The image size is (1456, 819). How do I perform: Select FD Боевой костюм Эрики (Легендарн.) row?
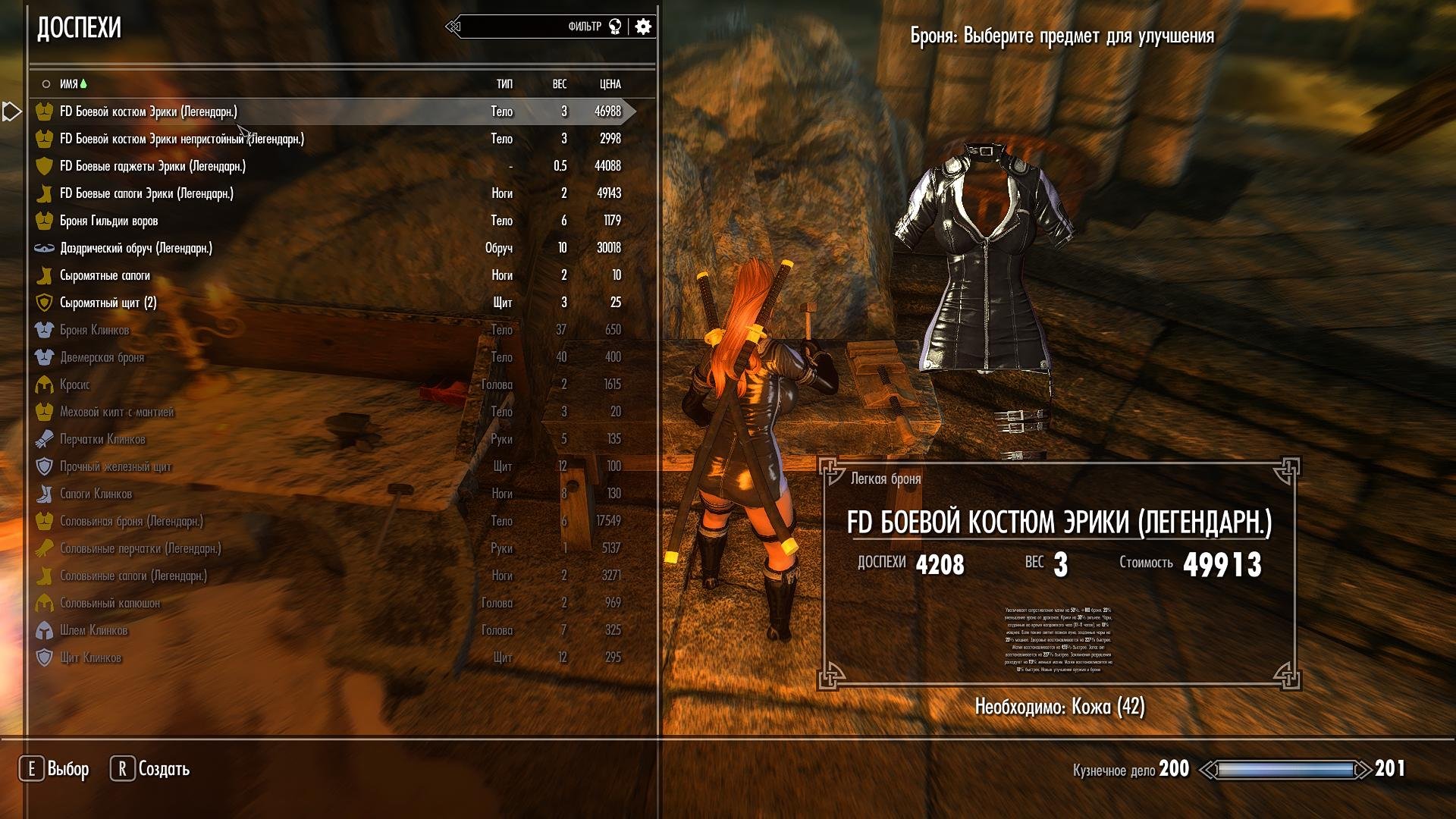click(149, 111)
